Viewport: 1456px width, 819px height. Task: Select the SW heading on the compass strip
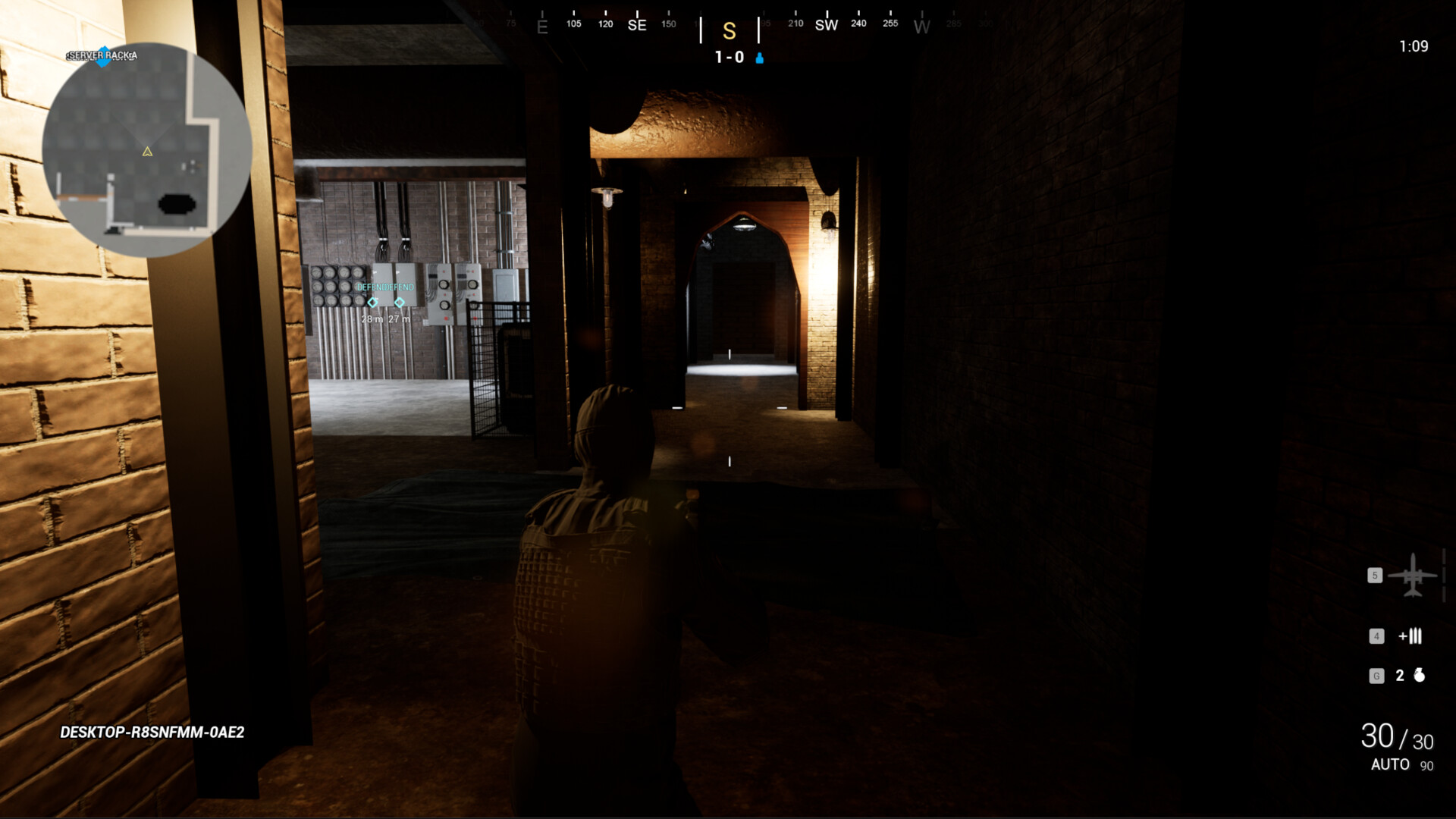click(826, 25)
